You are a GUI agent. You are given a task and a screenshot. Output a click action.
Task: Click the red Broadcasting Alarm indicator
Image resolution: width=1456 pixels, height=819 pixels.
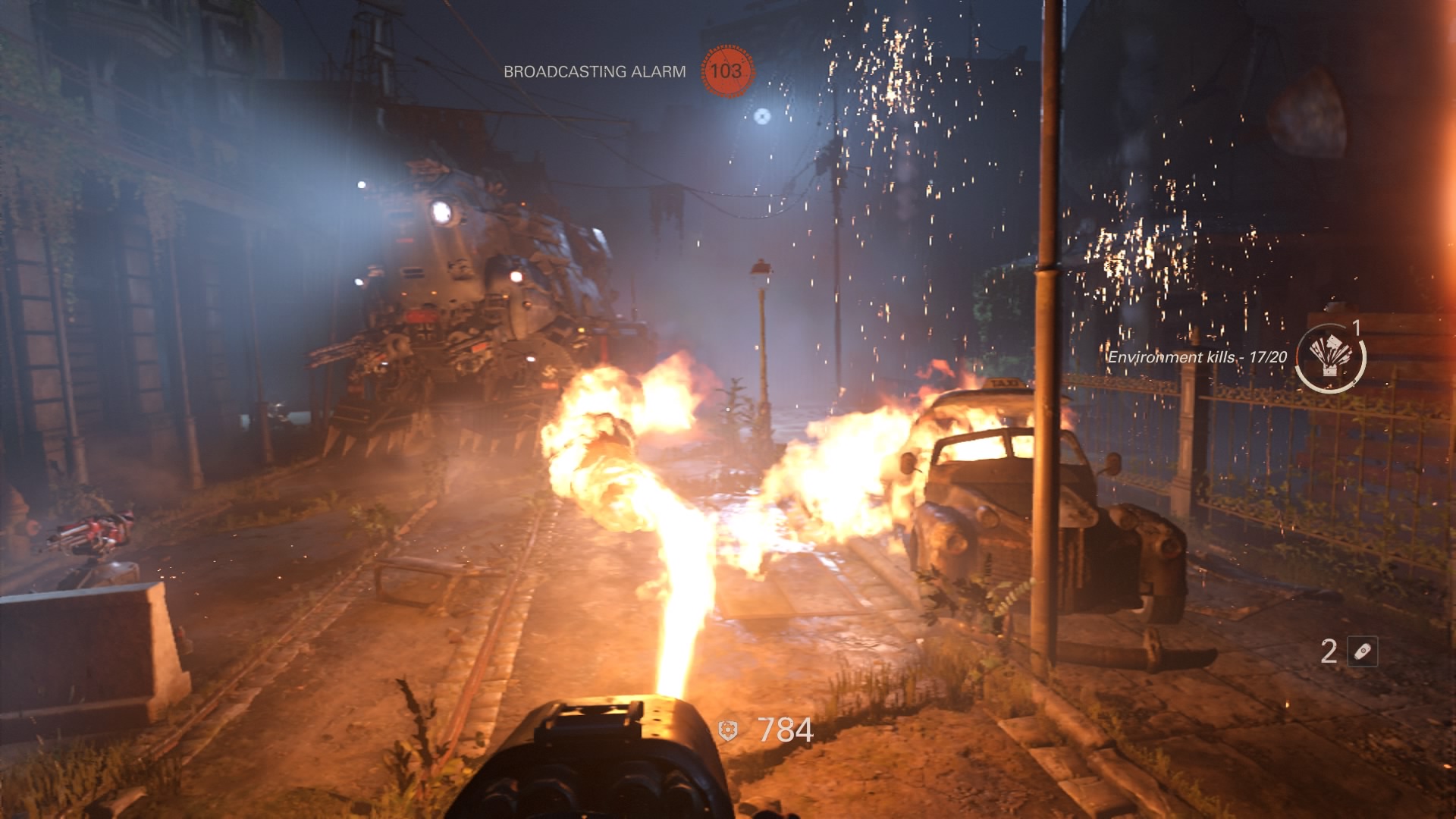[x=726, y=71]
